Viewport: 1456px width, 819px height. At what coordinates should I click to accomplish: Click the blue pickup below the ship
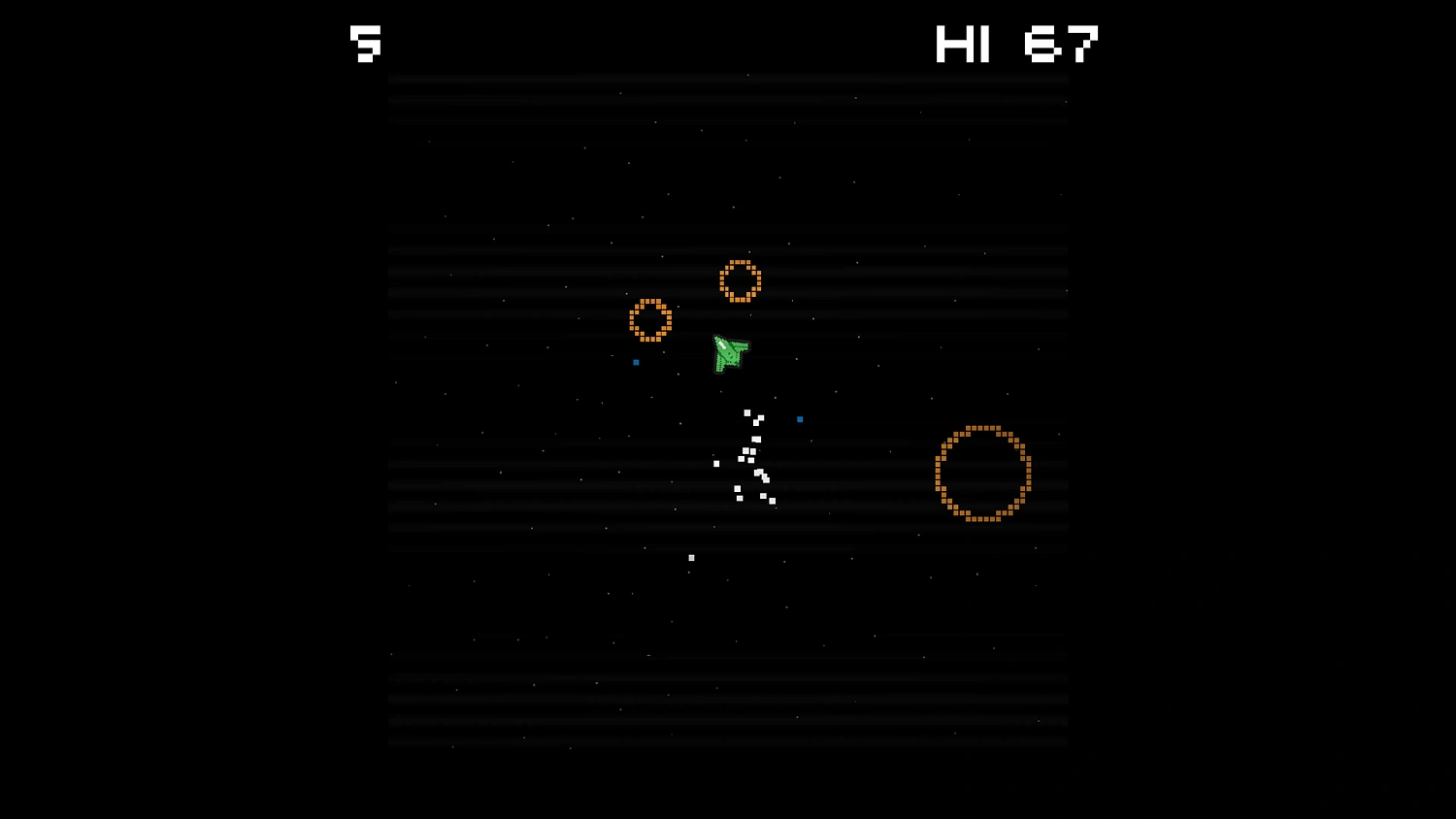coord(799,418)
